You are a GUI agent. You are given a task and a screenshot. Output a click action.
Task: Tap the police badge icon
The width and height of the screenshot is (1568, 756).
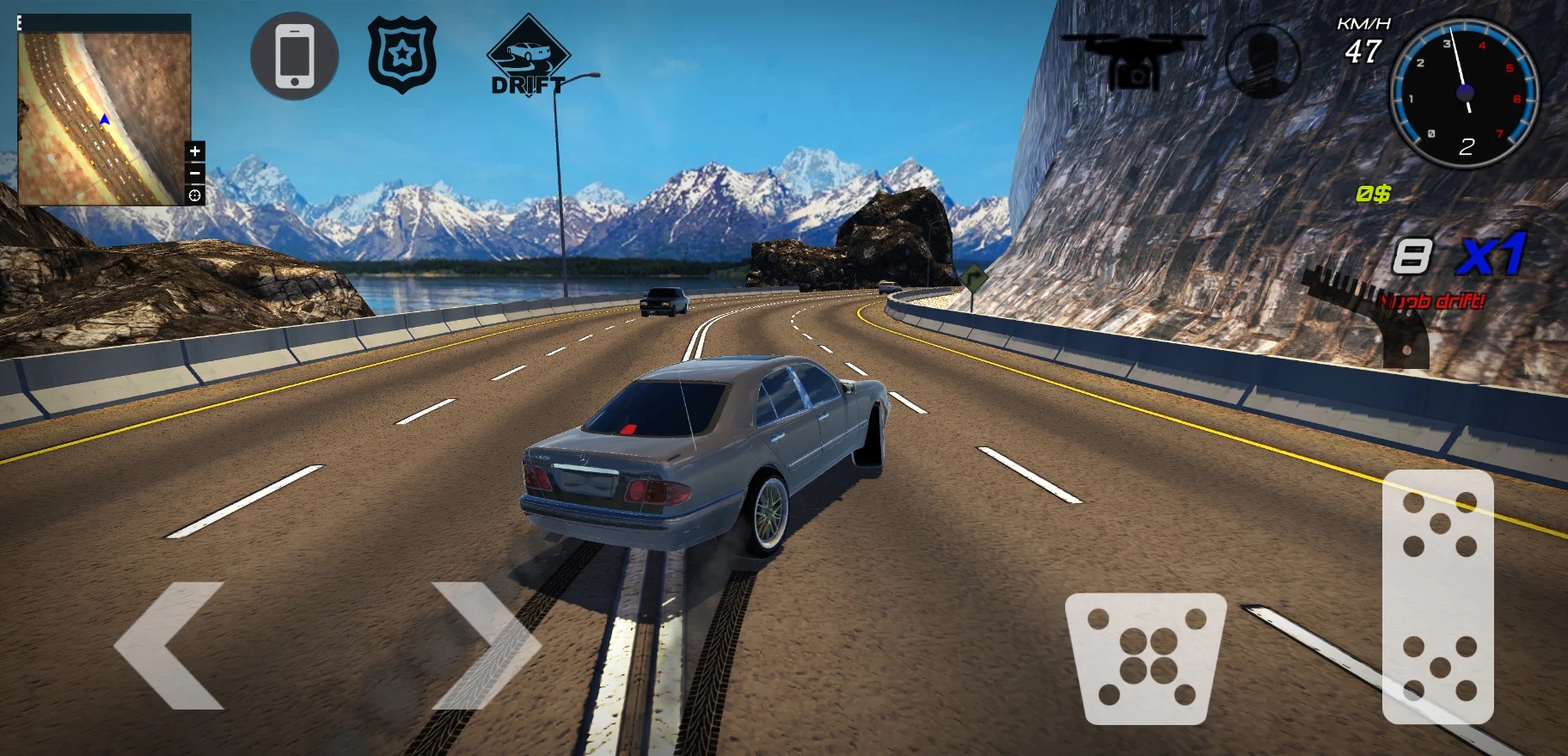[402, 55]
